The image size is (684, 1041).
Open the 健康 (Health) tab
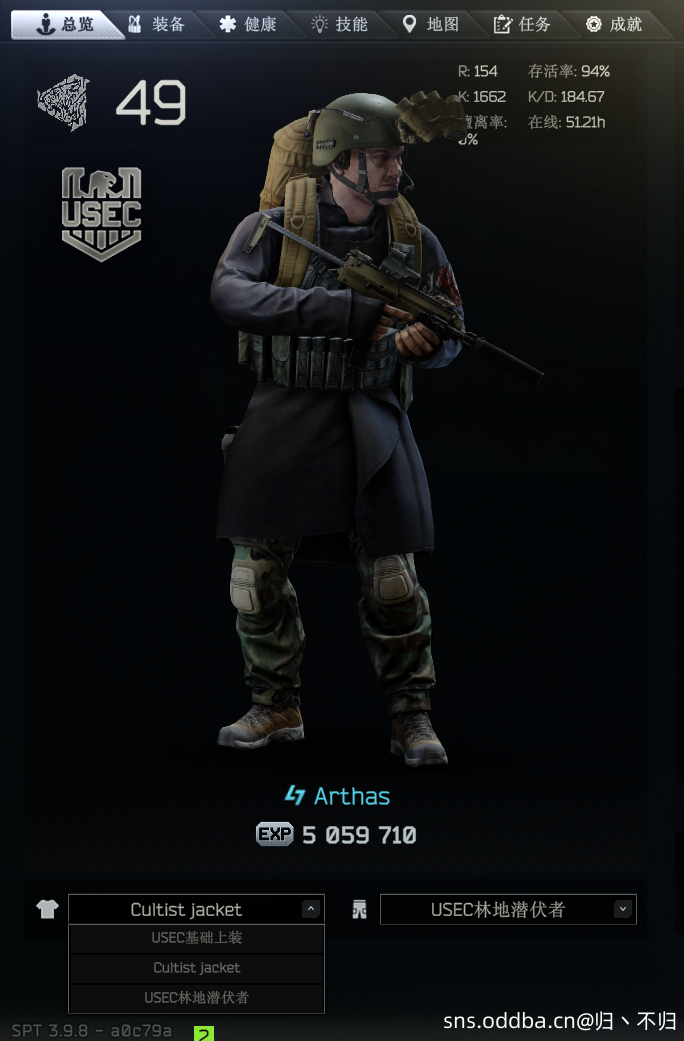[x=249, y=24]
